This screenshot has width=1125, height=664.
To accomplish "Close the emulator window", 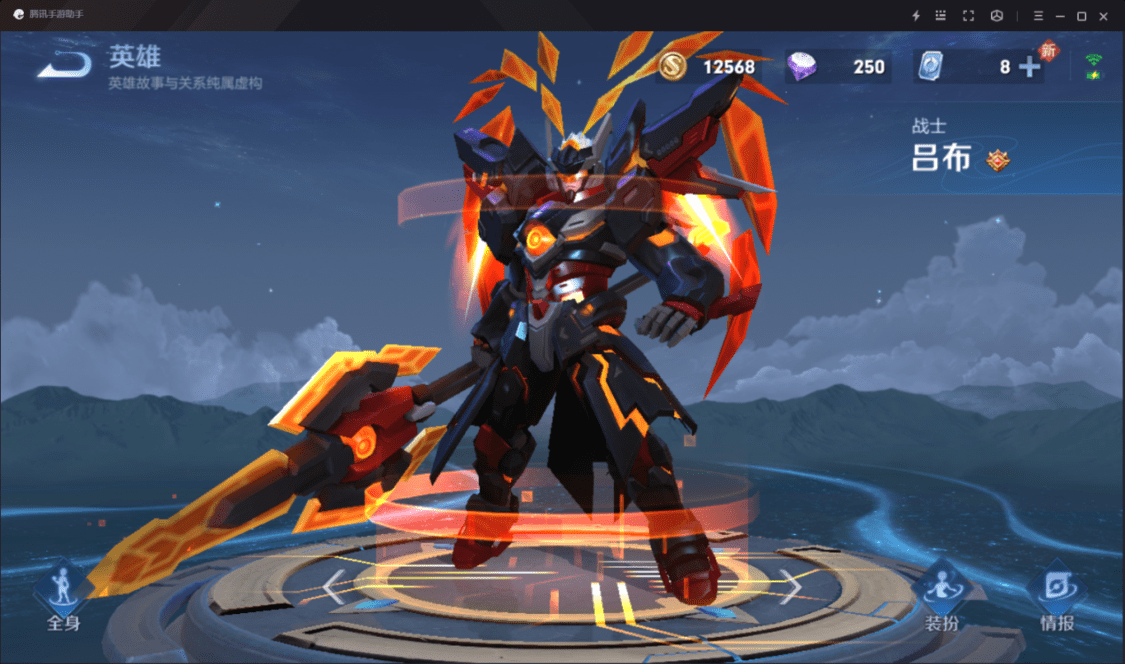I will 1104,16.
